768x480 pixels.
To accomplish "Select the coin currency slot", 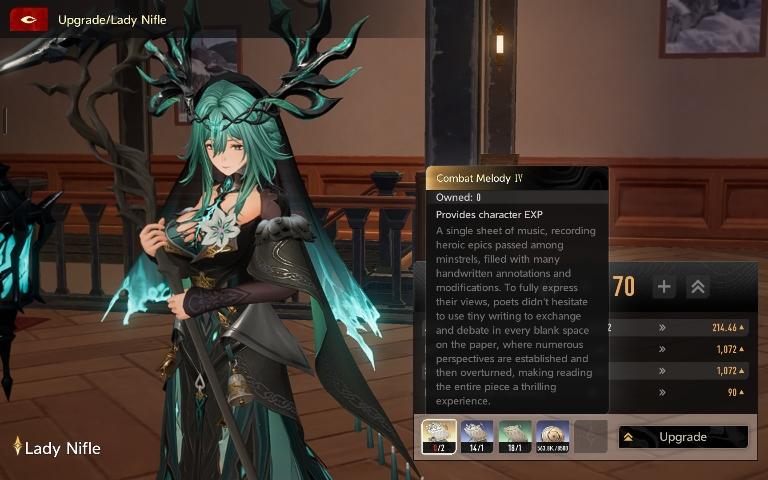I will point(553,437).
